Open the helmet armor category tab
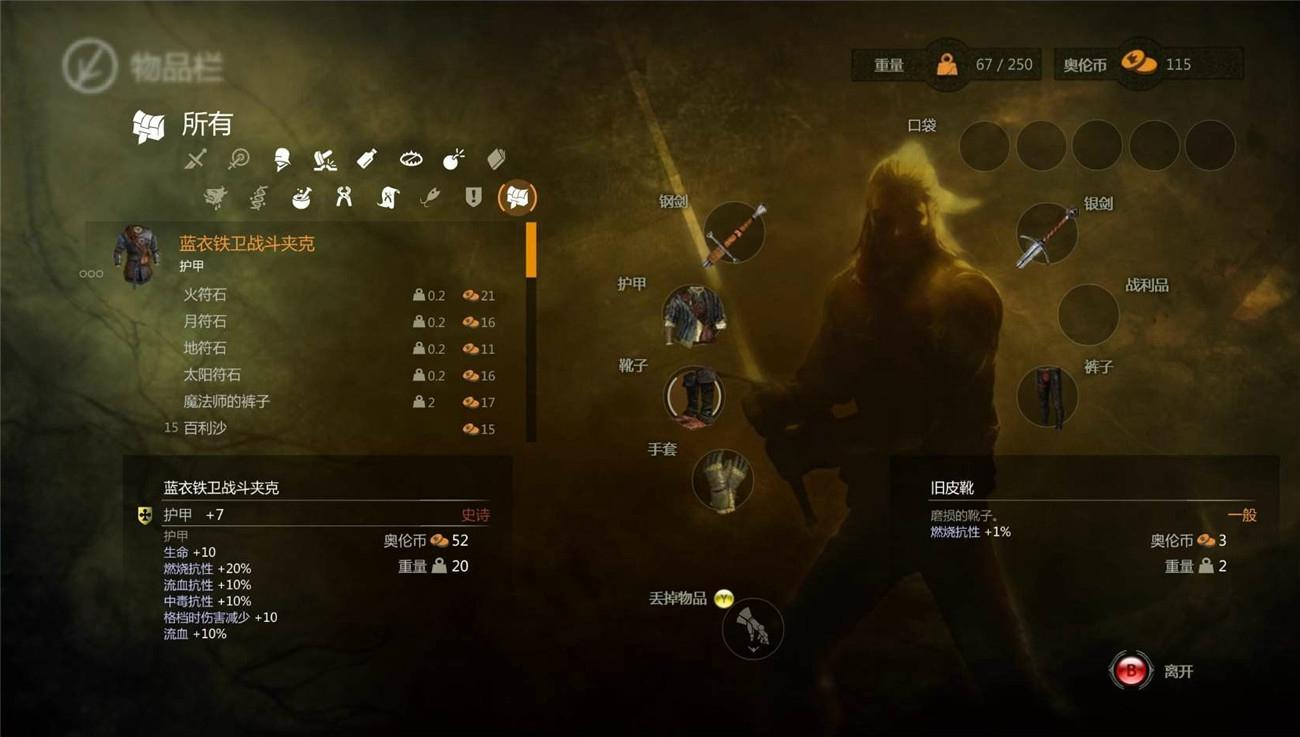Screen dimensions: 1300x737 click(281, 159)
